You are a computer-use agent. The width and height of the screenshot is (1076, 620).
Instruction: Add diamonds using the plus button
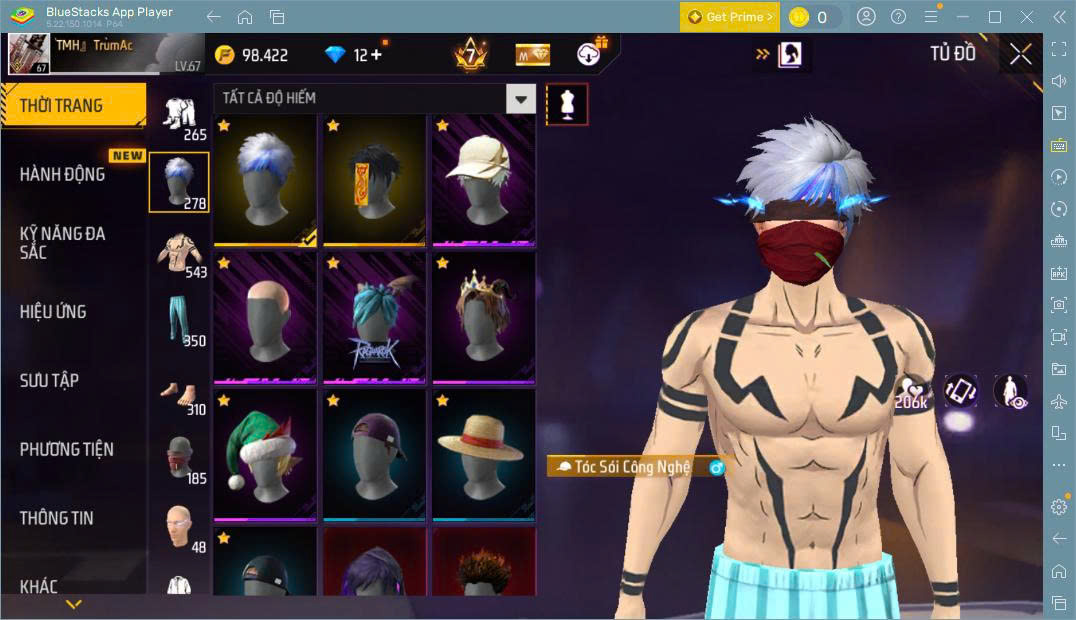tap(376, 55)
